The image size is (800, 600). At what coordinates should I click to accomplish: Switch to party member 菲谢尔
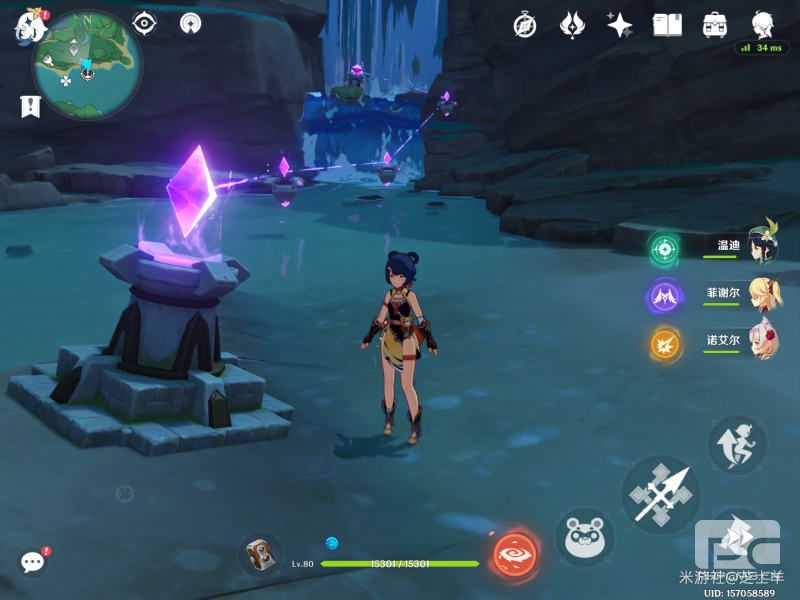[x=762, y=294]
